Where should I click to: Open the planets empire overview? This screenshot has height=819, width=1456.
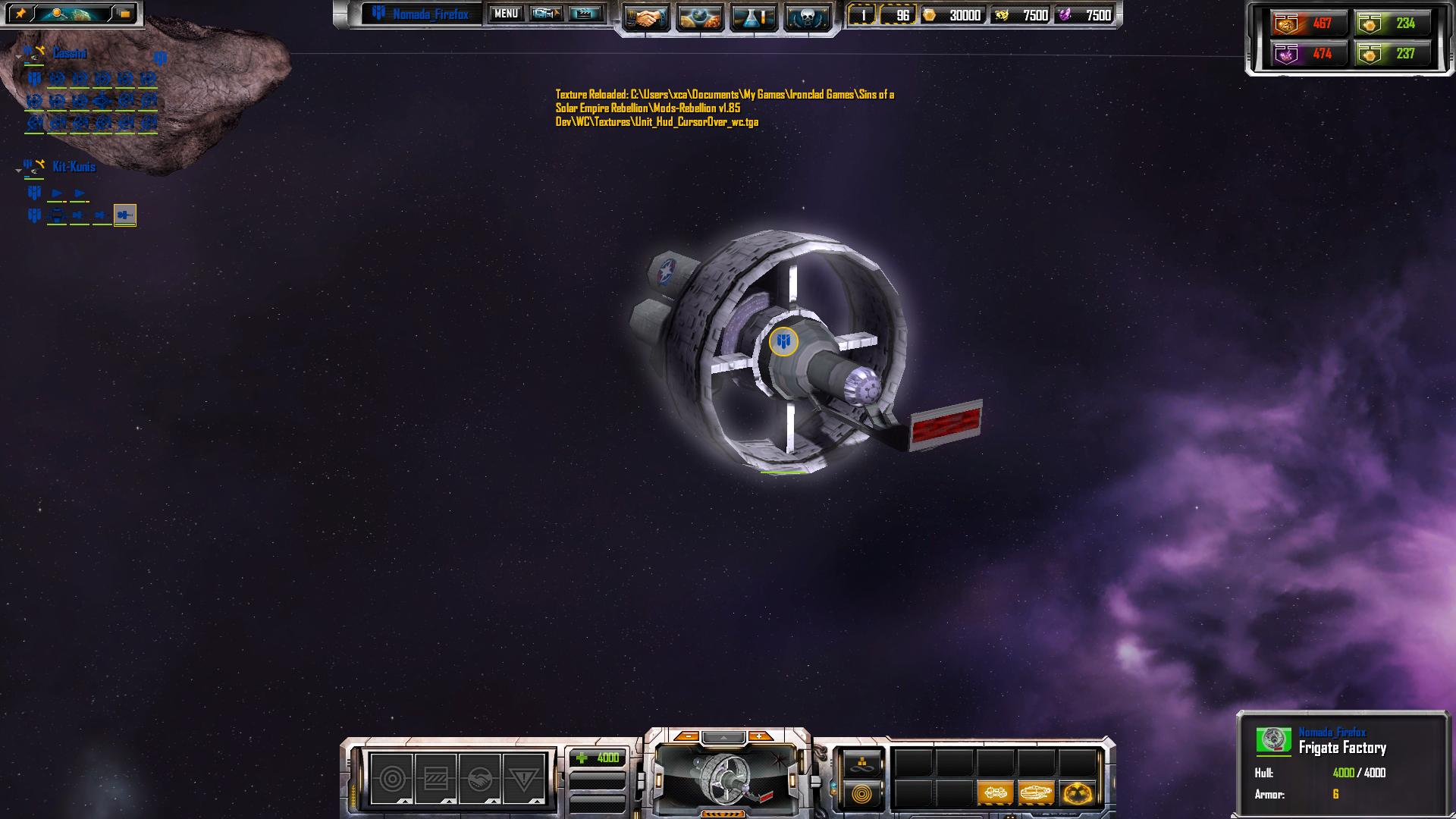(x=699, y=17)
